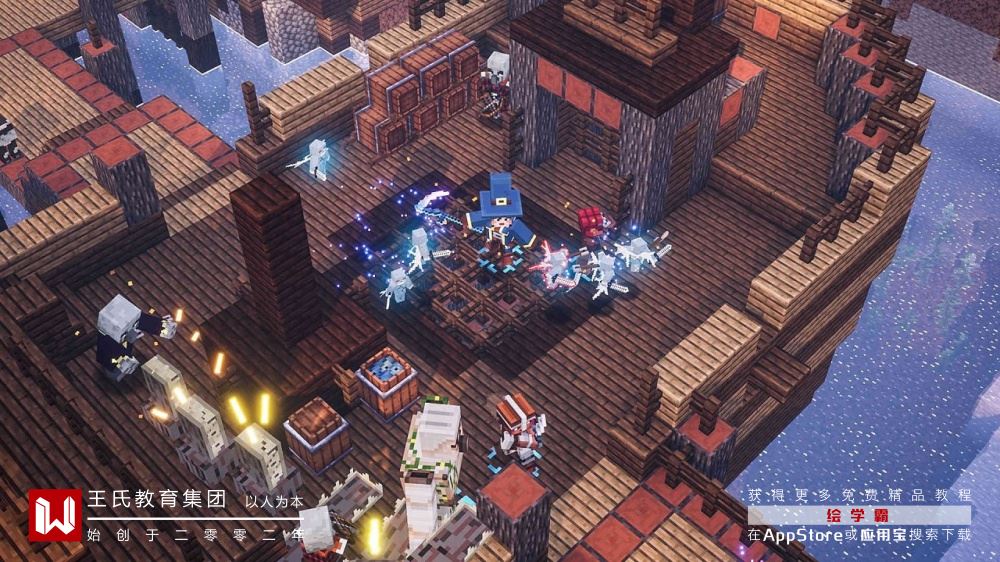
Task: Click the red W logo of 王氏教育集团
Action: tap(54, 514)
